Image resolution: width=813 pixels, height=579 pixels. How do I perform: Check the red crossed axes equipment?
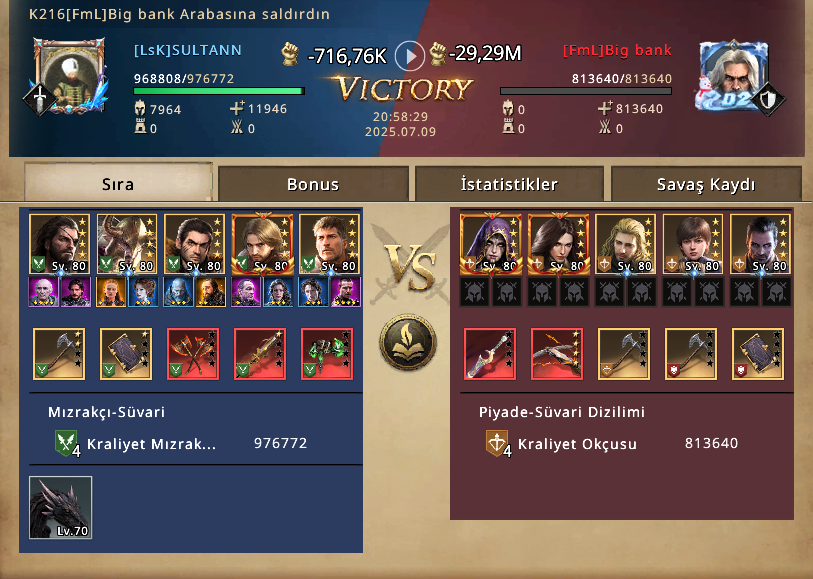[x=193, y=354]
